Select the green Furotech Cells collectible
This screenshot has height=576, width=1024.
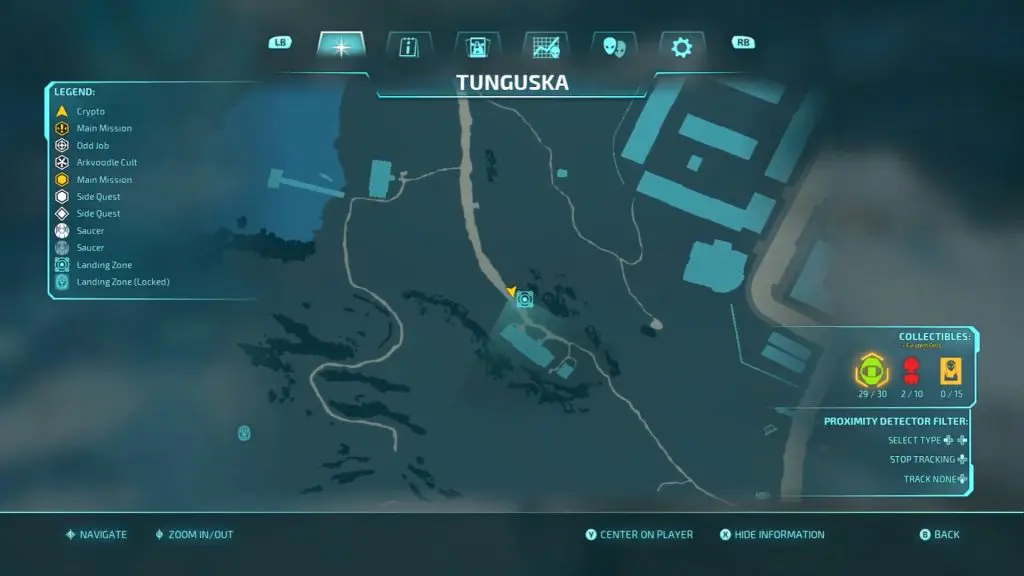tap(872, 372)
